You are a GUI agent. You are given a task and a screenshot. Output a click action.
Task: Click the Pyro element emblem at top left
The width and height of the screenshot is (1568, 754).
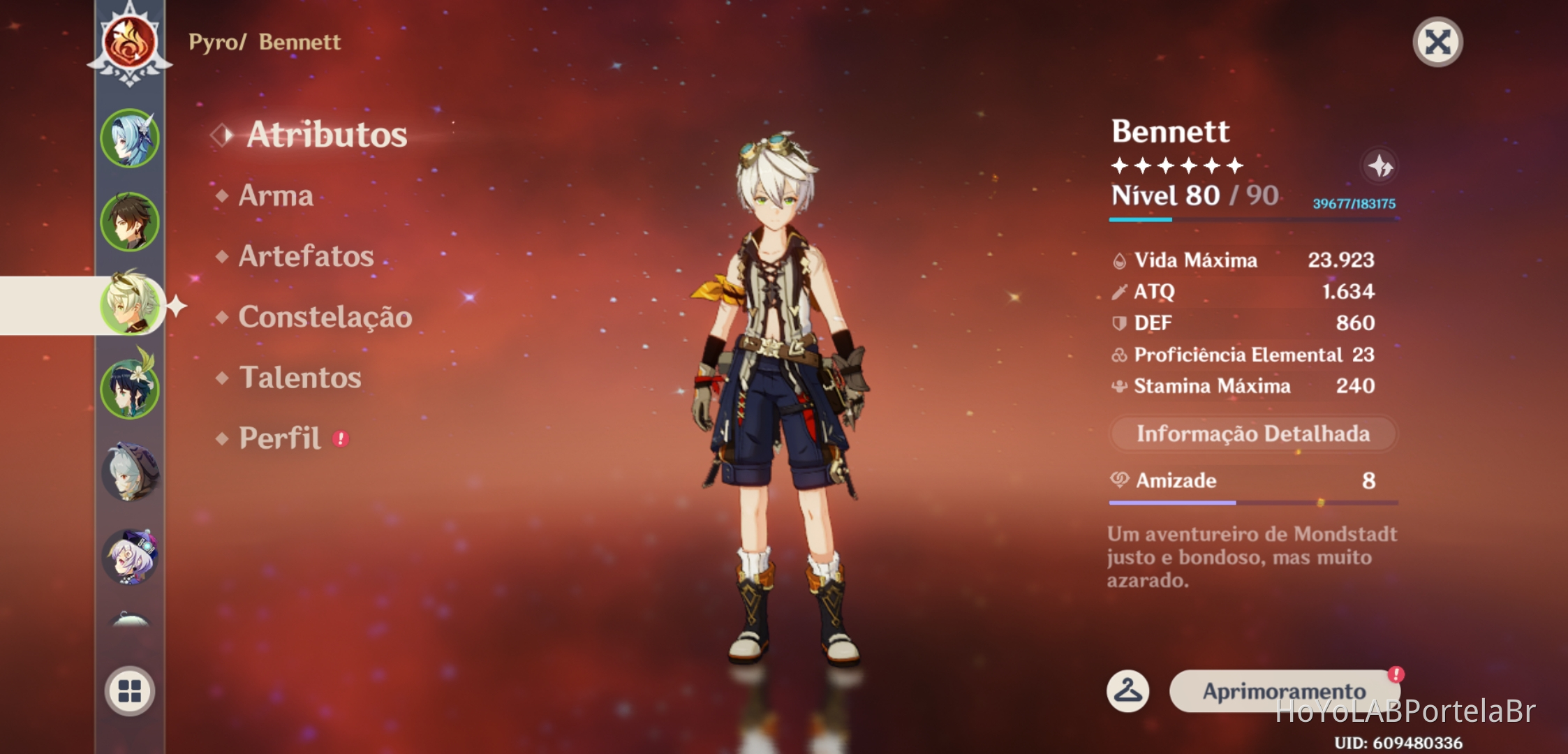tap(130, 42)
